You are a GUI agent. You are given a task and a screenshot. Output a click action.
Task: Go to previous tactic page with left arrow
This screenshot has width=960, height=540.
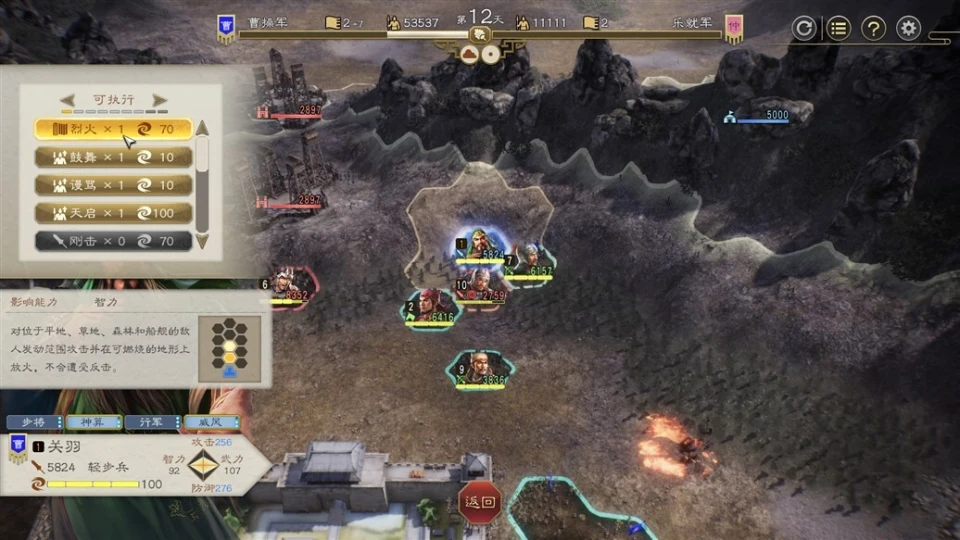pyautogui.click(x=67, y=99)
